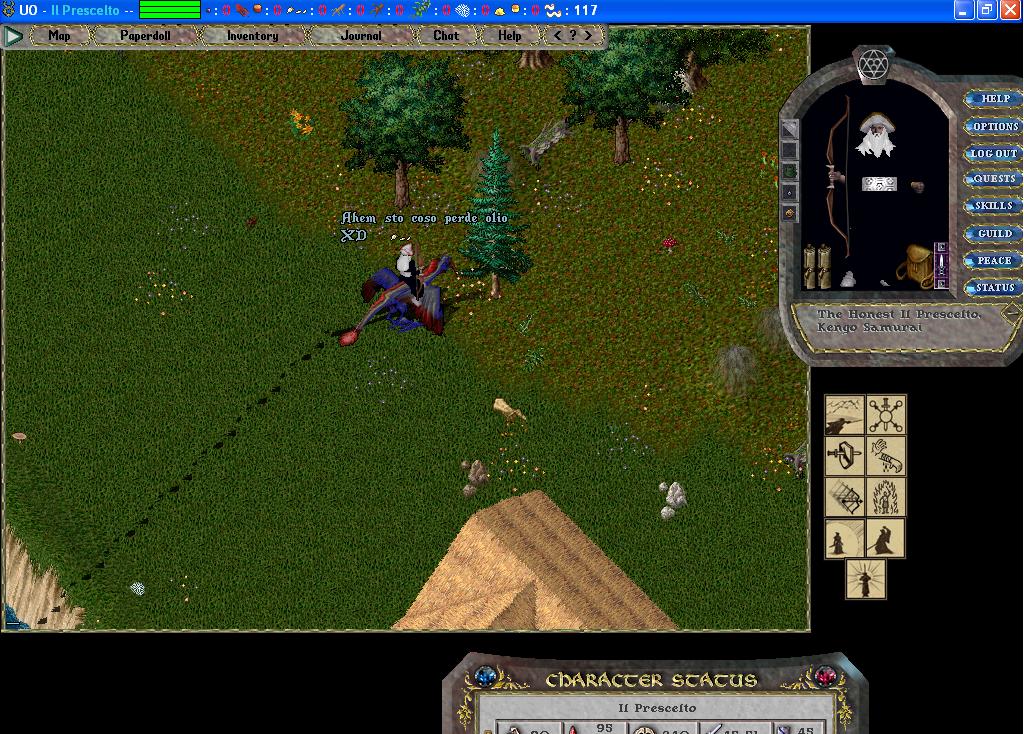
Task: Open Help in the top menu bar
Action: (510, 36)
